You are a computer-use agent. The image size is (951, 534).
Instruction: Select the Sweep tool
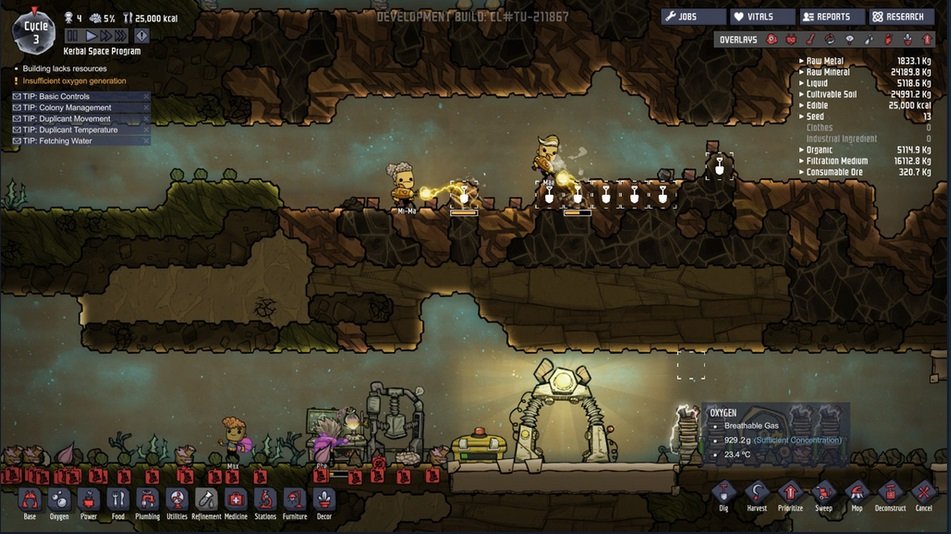pyautogui.click(x=823, y=494)
